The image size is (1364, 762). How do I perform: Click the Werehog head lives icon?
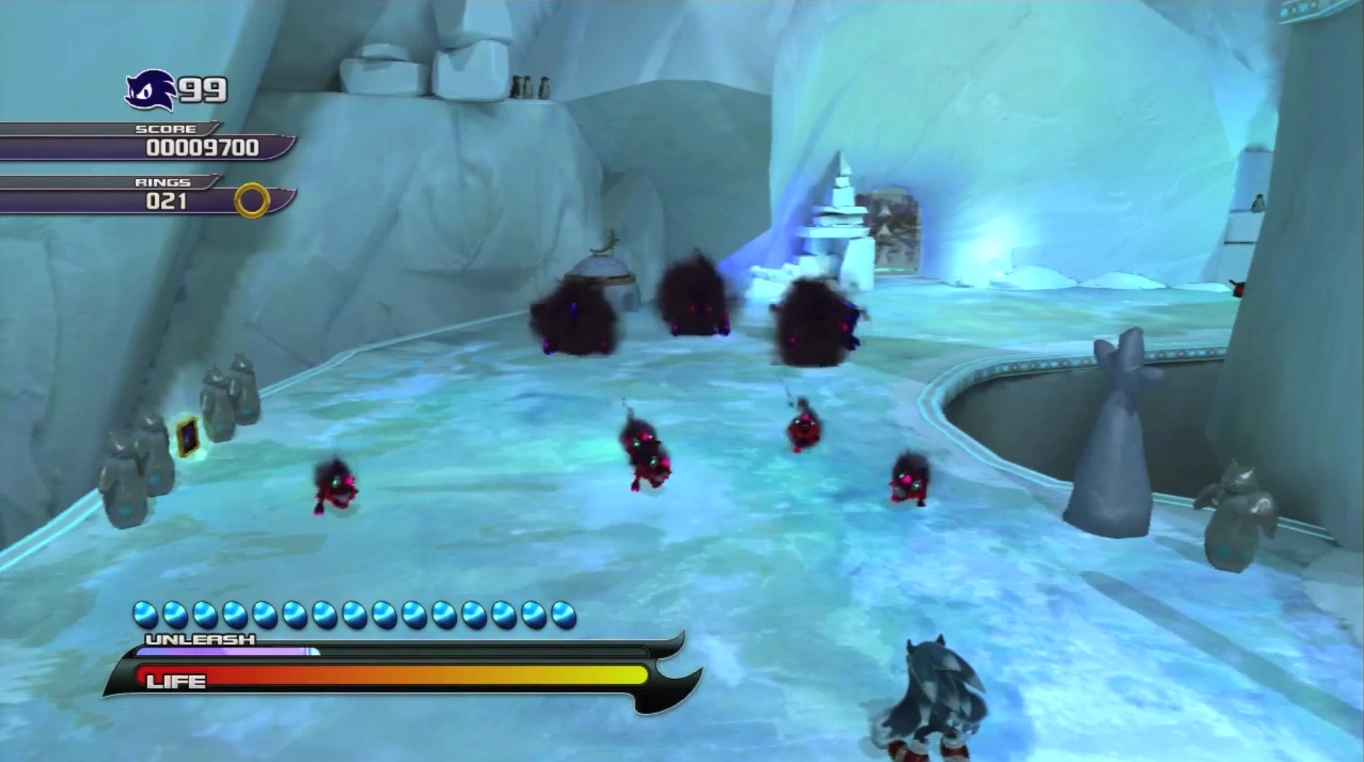pos(150,90)
